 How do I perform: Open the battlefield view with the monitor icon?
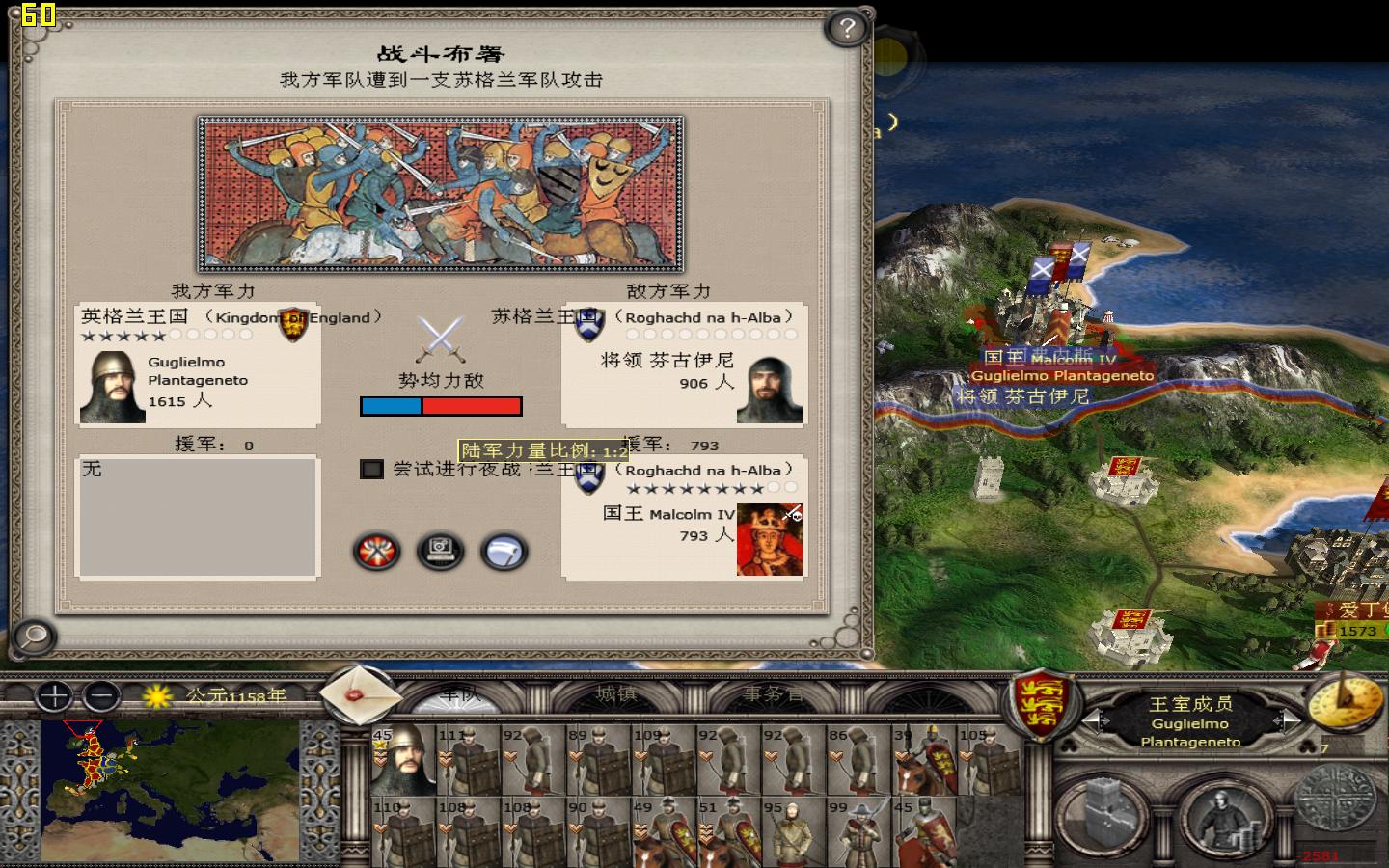440,552
